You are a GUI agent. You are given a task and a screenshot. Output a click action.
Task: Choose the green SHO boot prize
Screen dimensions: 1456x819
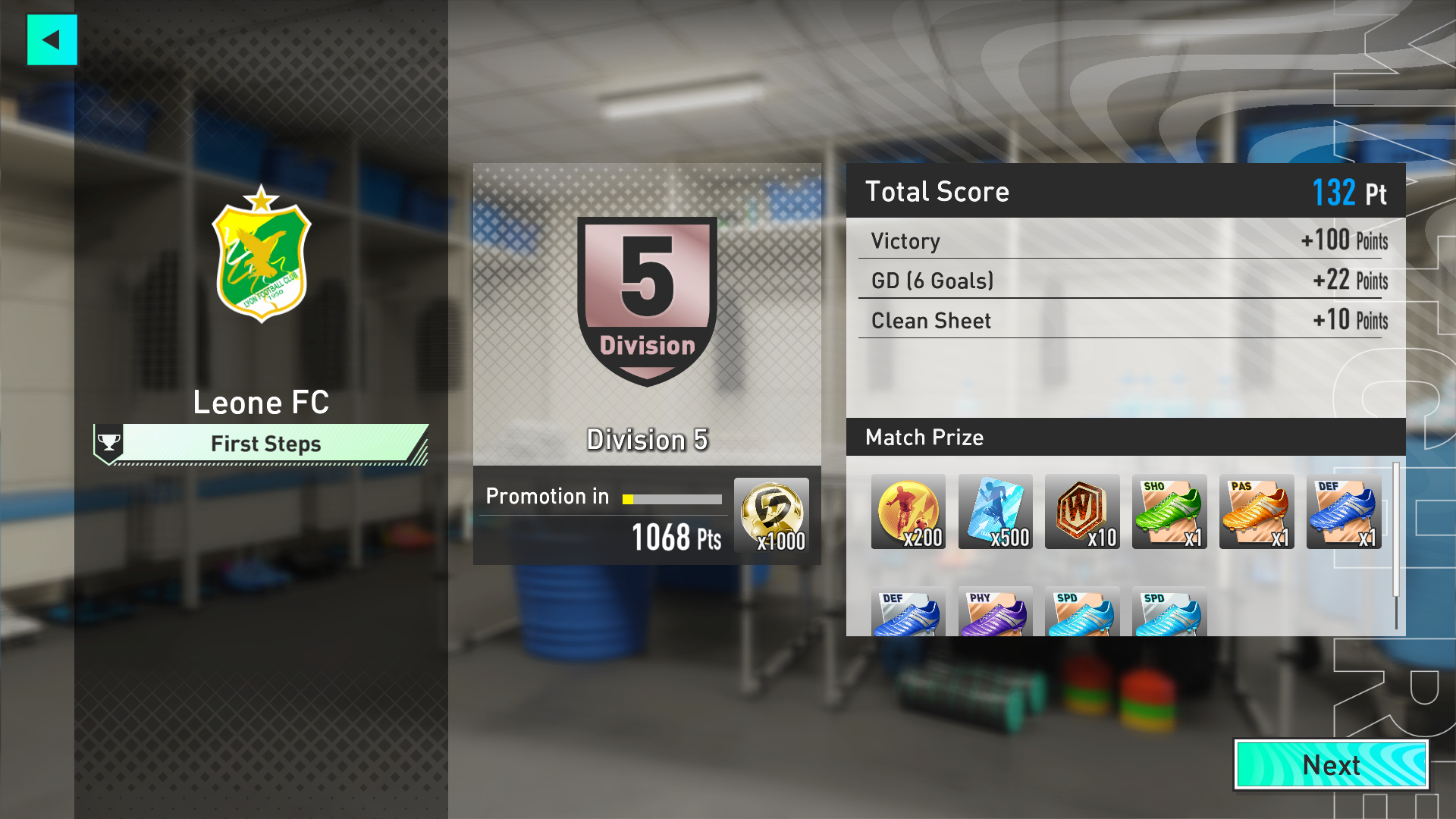(1169, 512)
